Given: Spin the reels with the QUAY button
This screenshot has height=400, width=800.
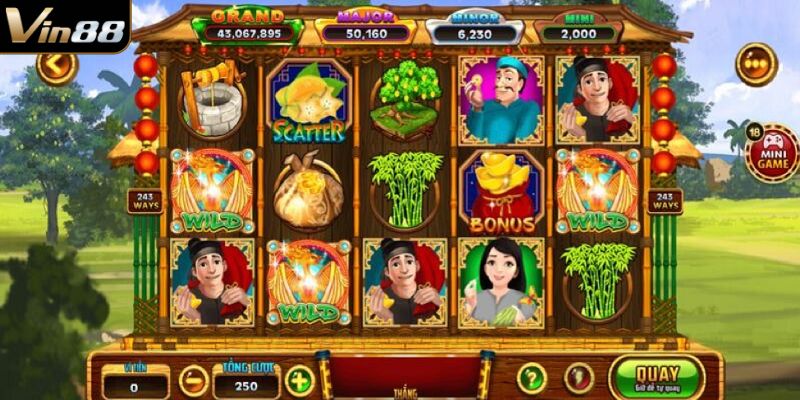Looking at the screenshot, I should pos(656,377).
